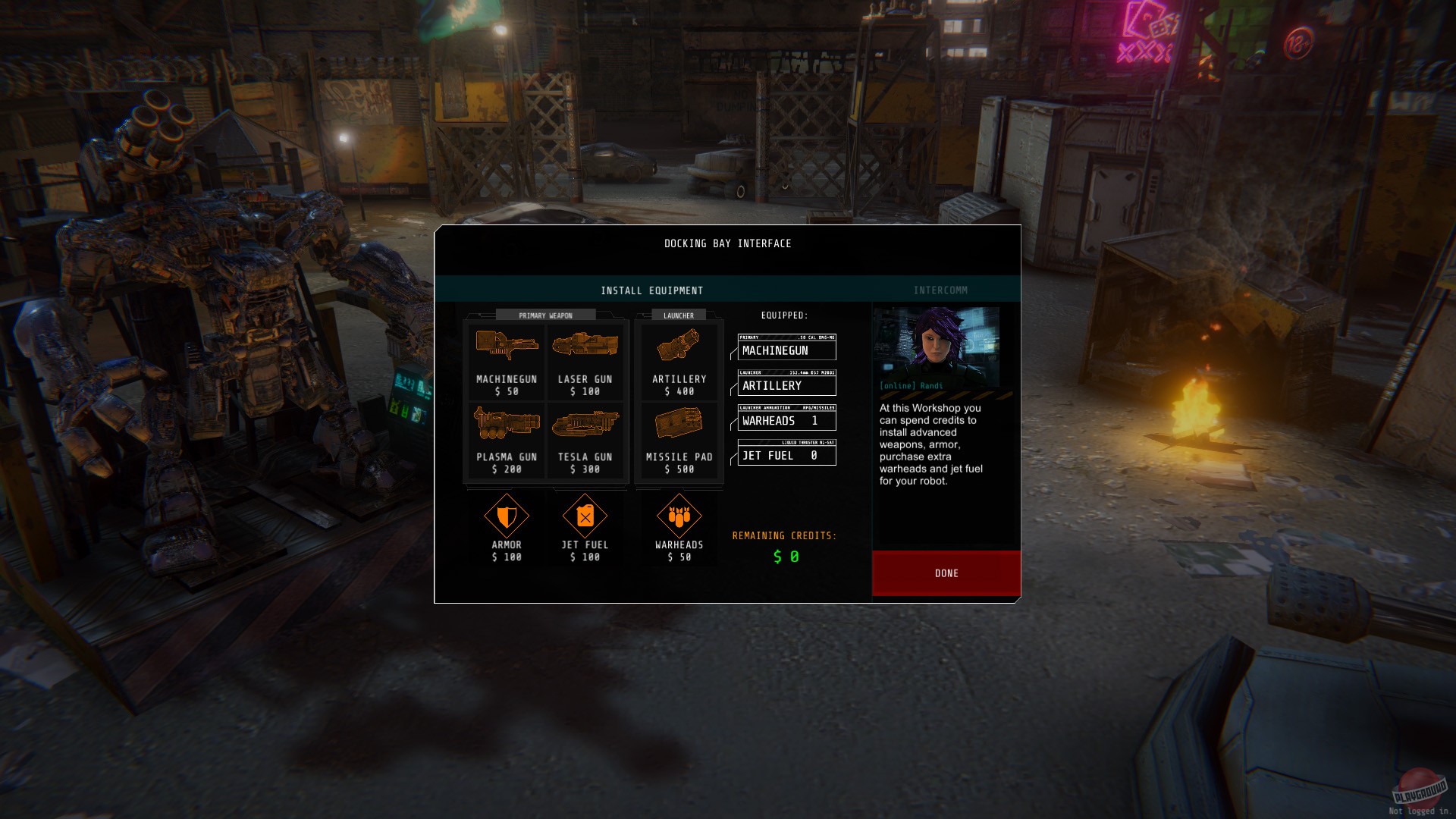Select the equipped Machinegun slot
Image resolution: width=1456 pixels, height=819 pixels.
[786, 350]
